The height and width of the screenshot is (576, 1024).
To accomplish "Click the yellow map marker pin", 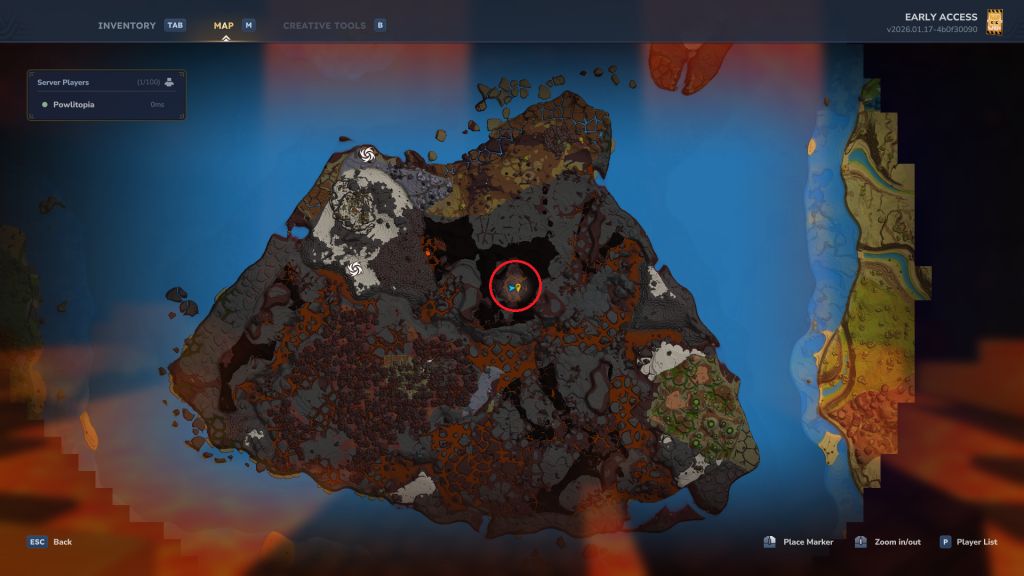I will [519, 287].
